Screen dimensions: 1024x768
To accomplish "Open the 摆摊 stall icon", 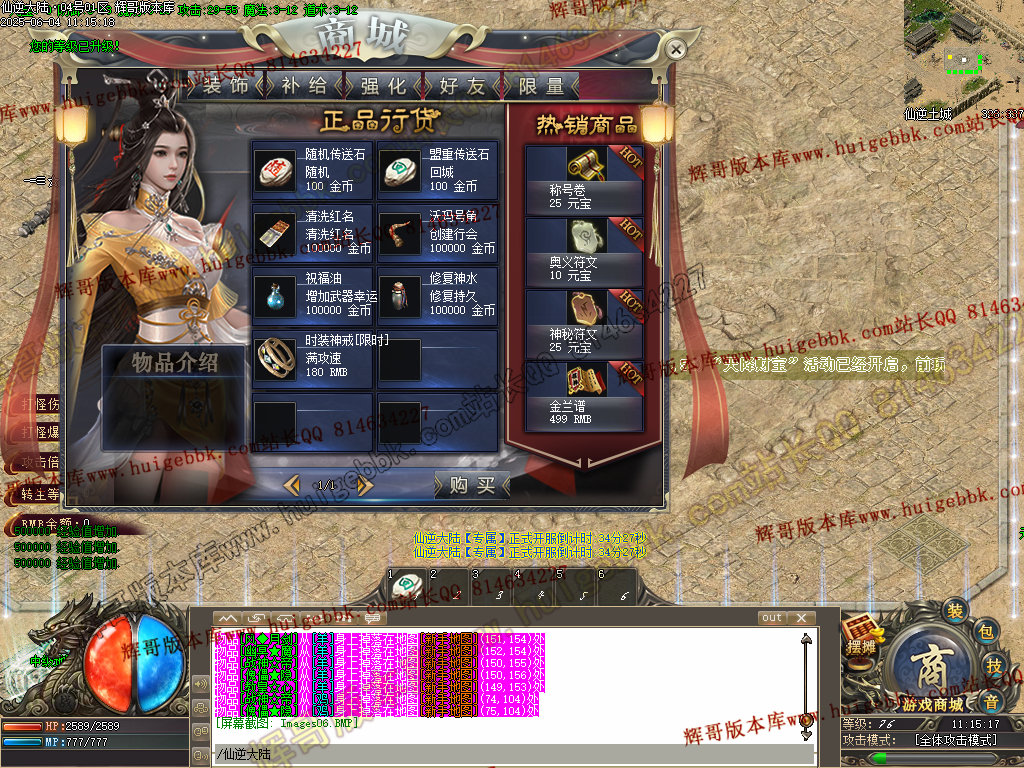I will point(860,635).
